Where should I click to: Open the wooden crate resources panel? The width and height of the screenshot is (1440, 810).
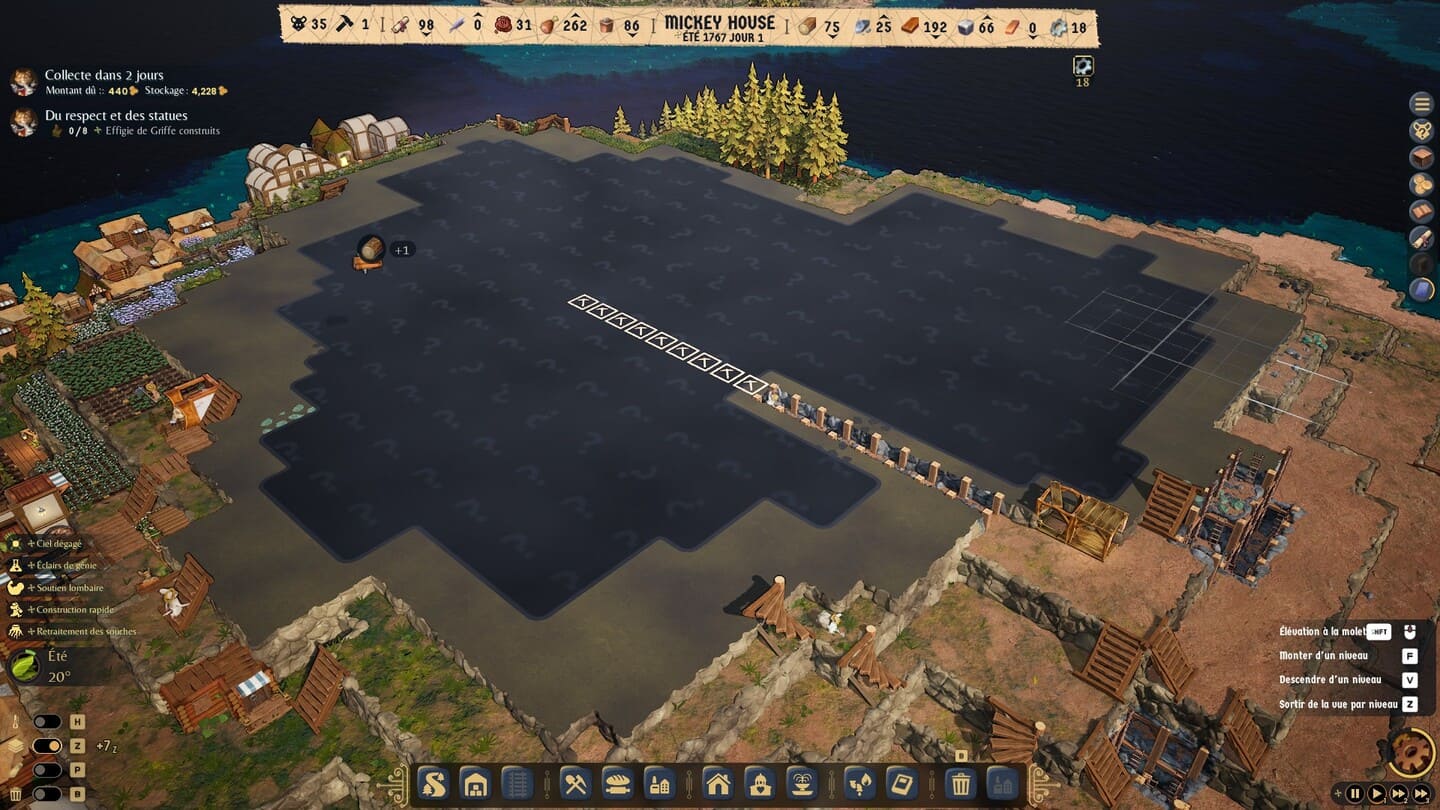click(x=1421, y=157)
